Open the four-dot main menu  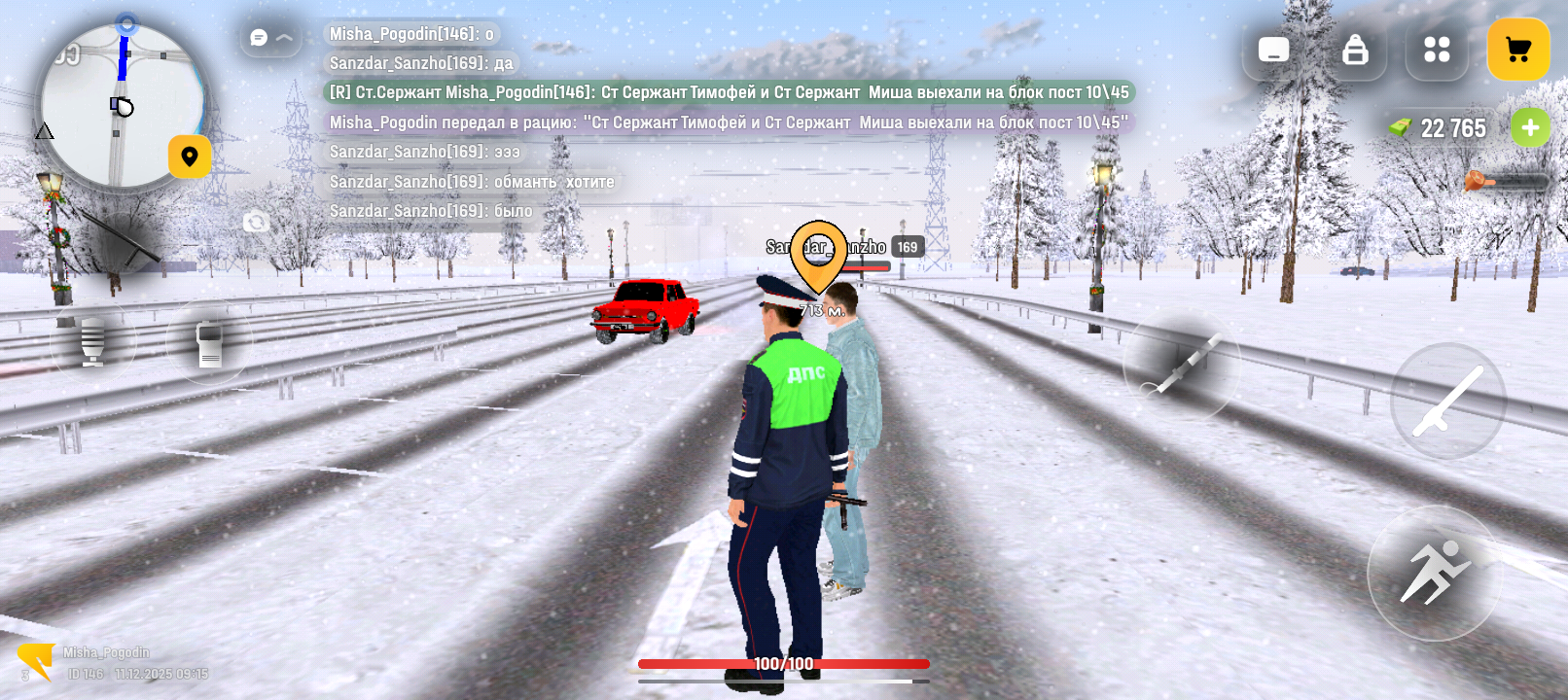coord(1437,50)
